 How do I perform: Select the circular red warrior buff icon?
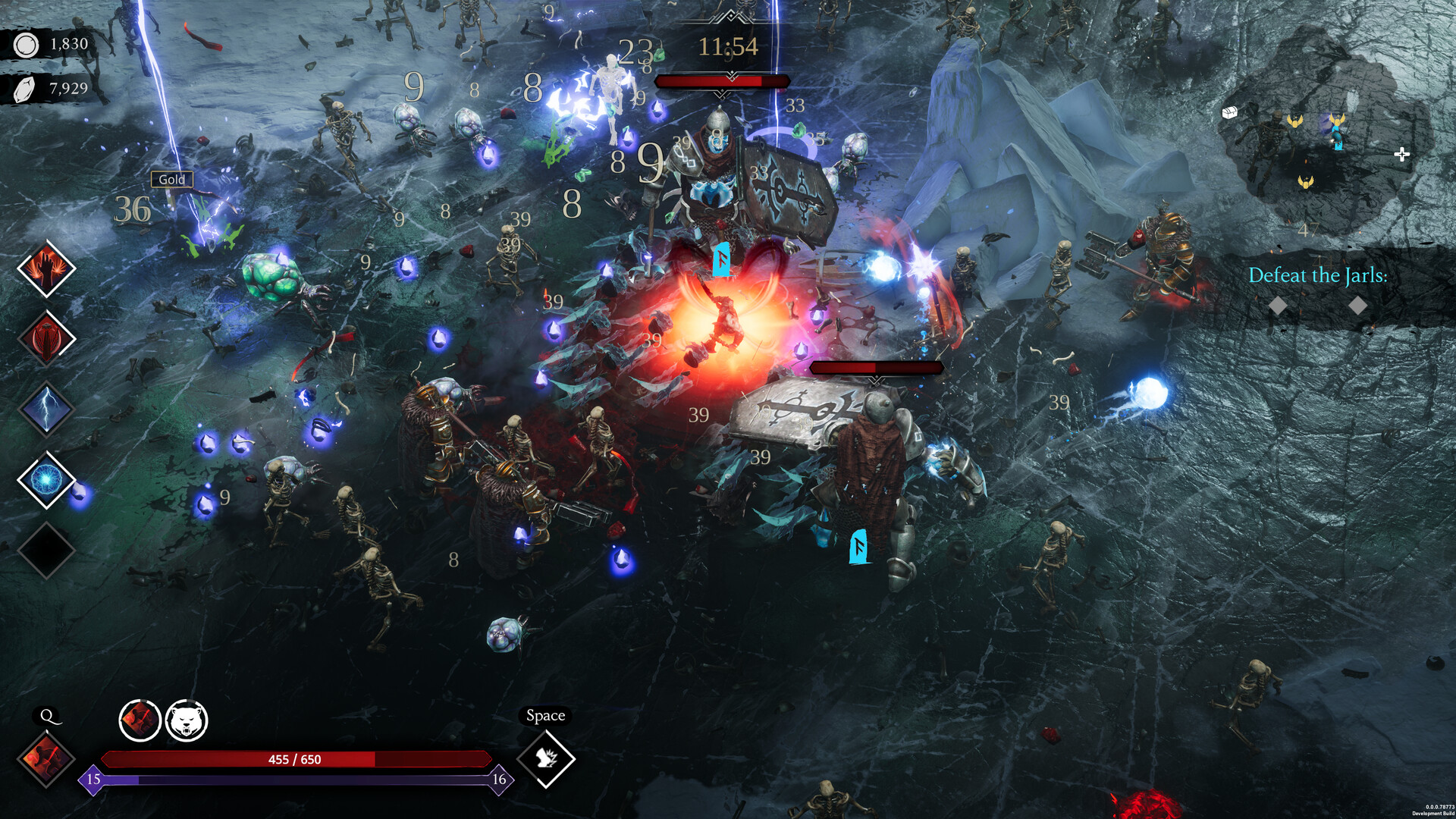(x=140, y=720)
